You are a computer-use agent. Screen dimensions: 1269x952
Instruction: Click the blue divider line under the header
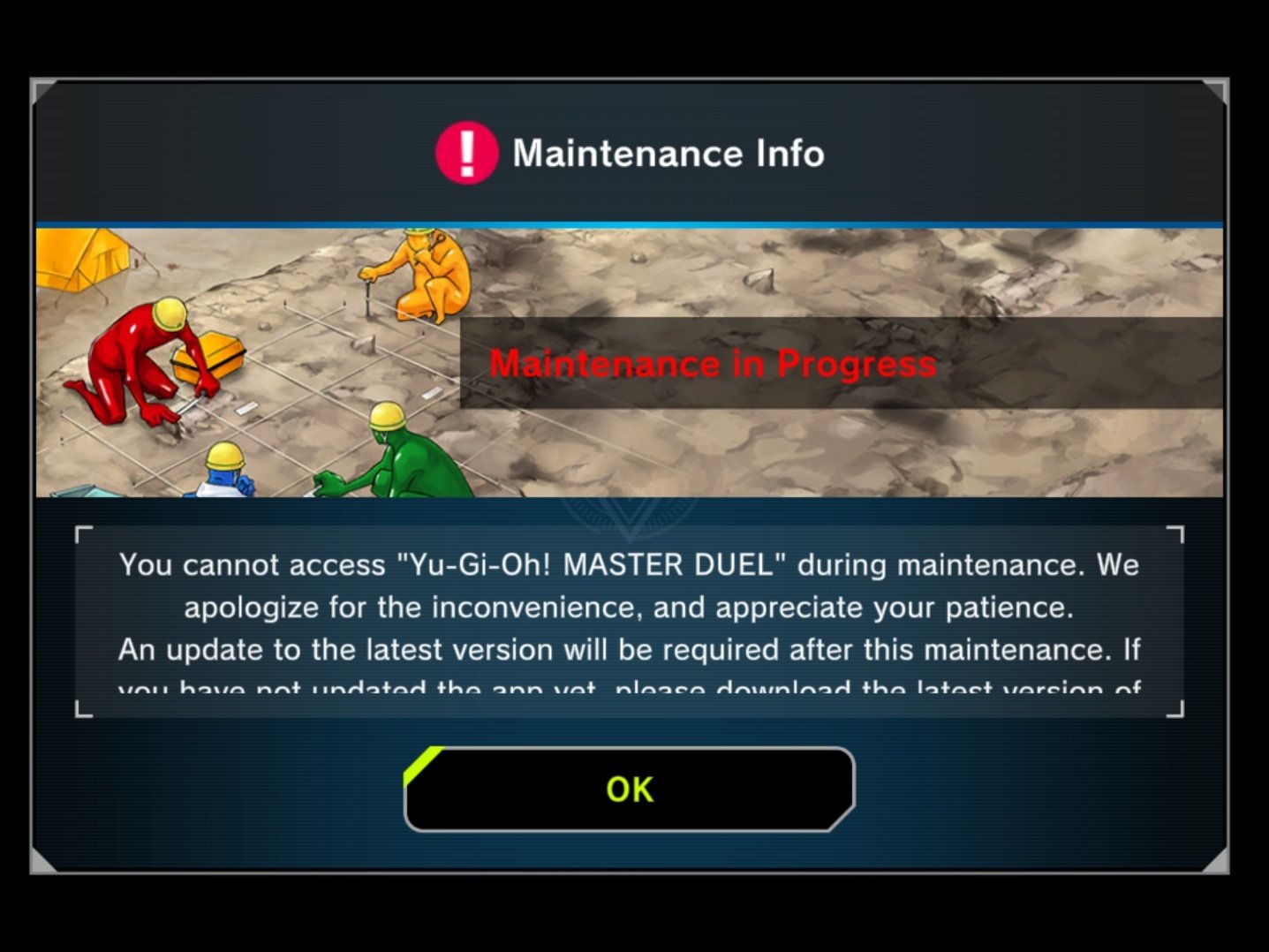[634, 221]
